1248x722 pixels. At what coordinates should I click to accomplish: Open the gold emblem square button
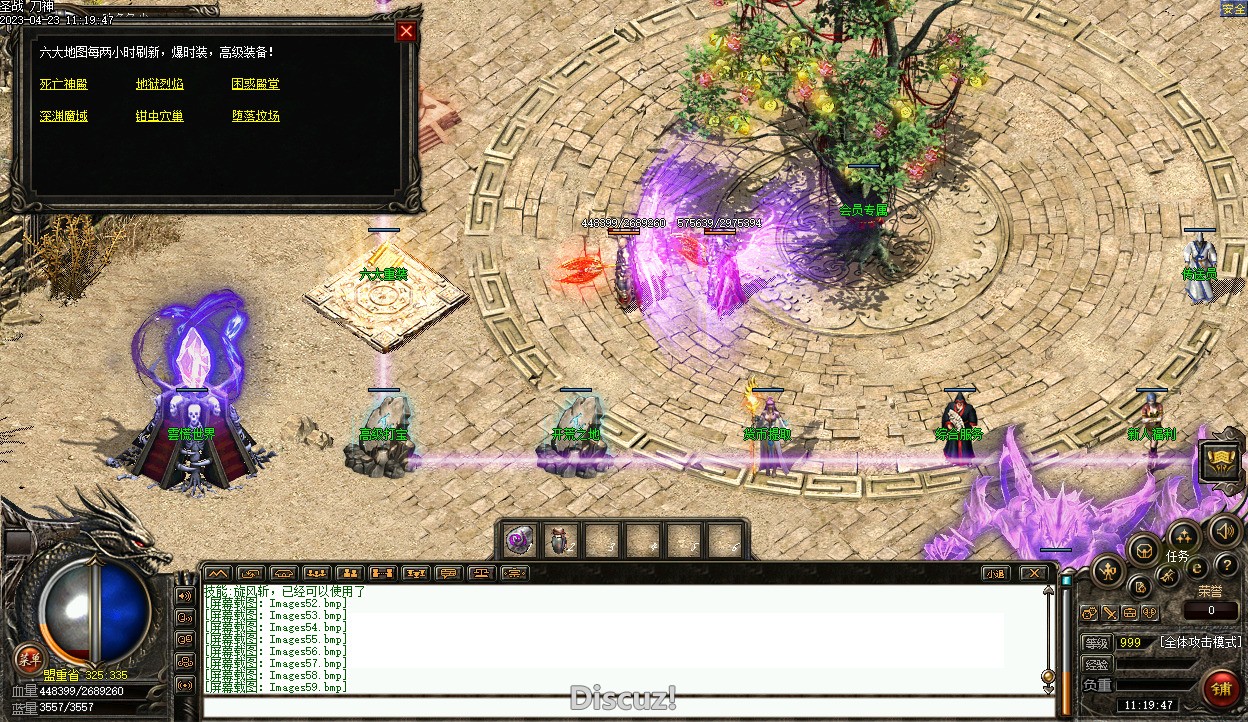1220,463
